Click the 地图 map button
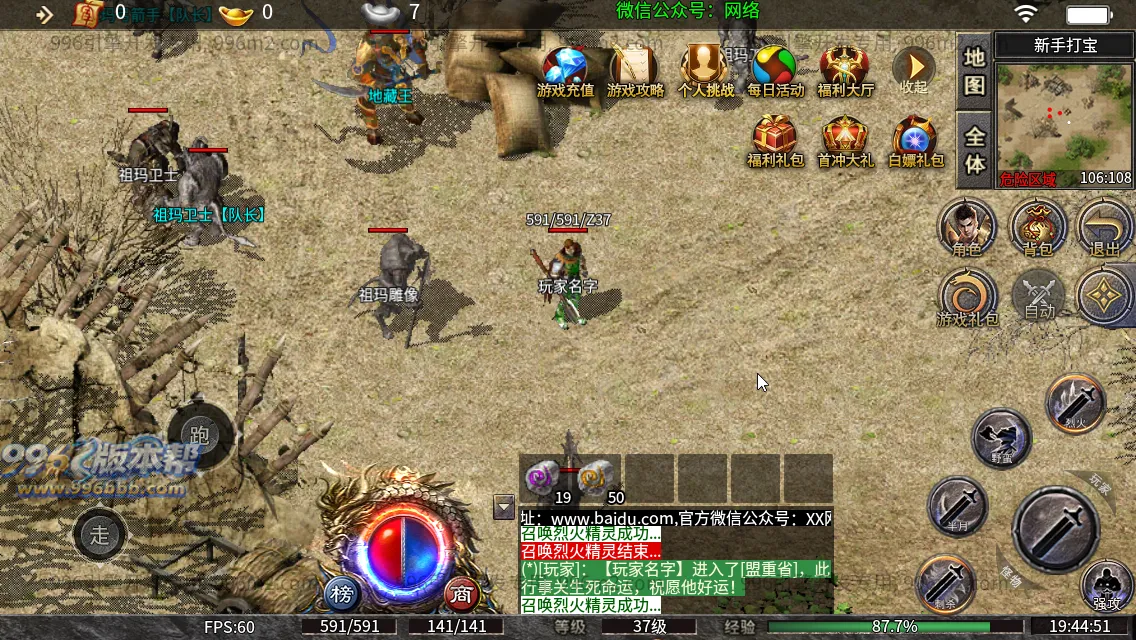This screenshot has width=1136, height=640. coord(974,72)
